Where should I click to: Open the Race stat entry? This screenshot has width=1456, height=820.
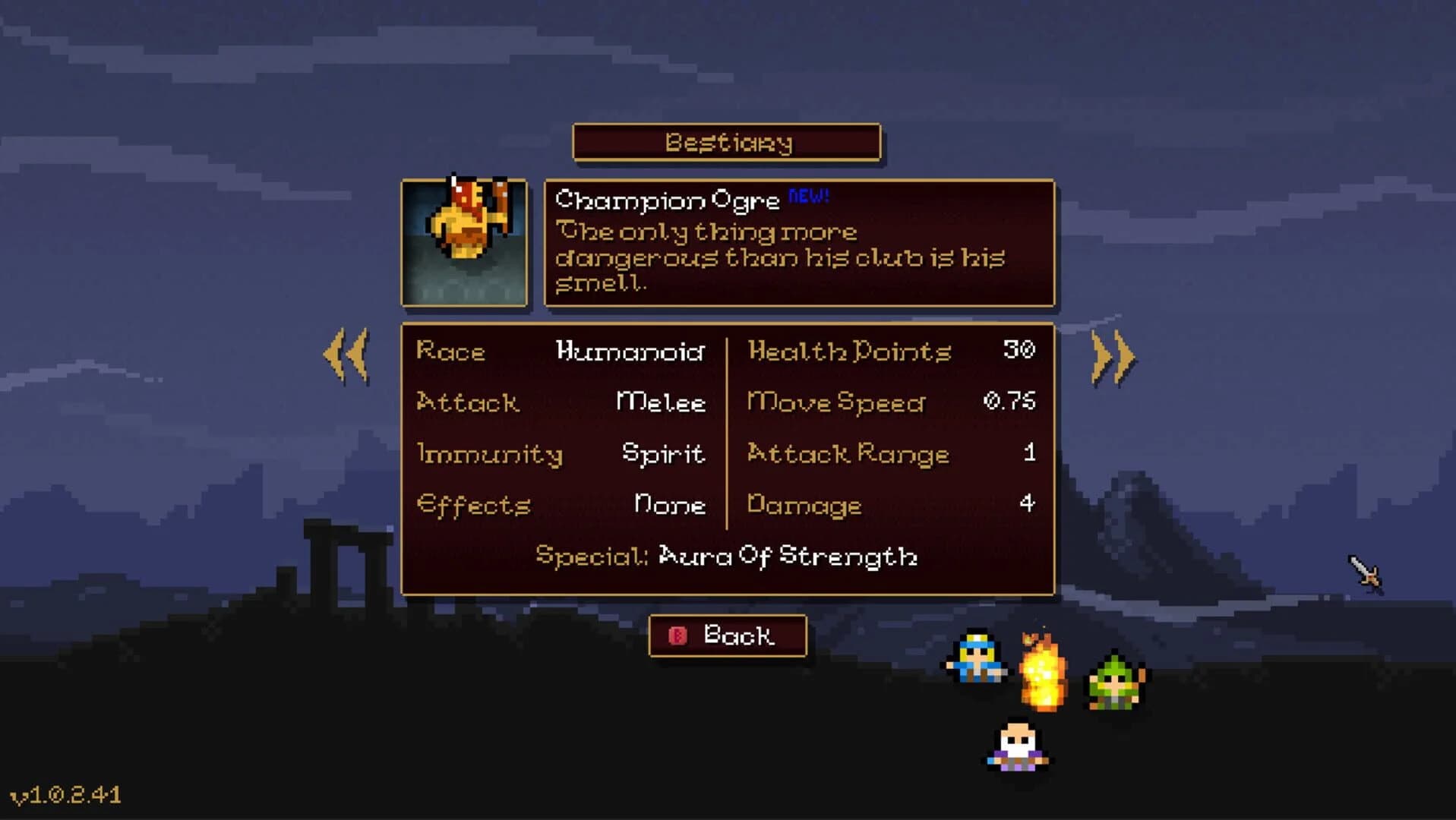(x=451, y=352)
